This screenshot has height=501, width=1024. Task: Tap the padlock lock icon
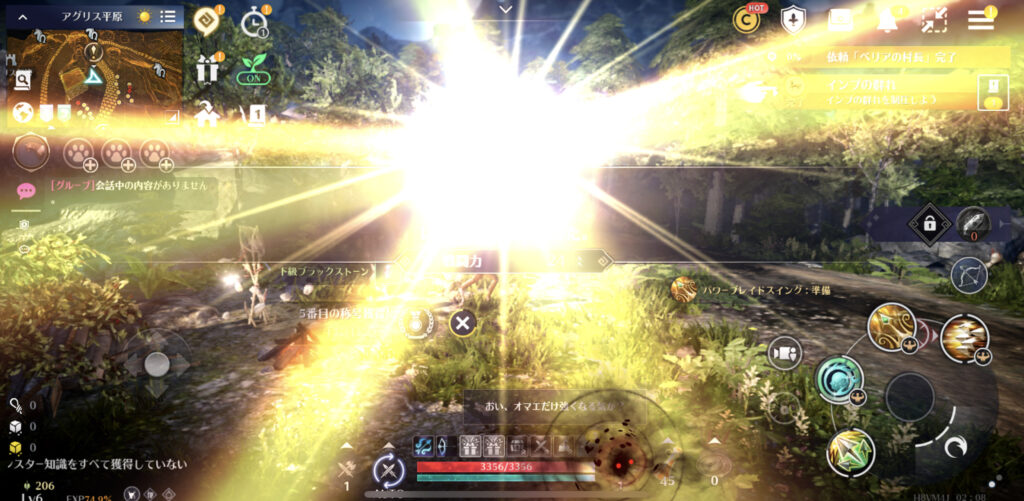[930, 225]
